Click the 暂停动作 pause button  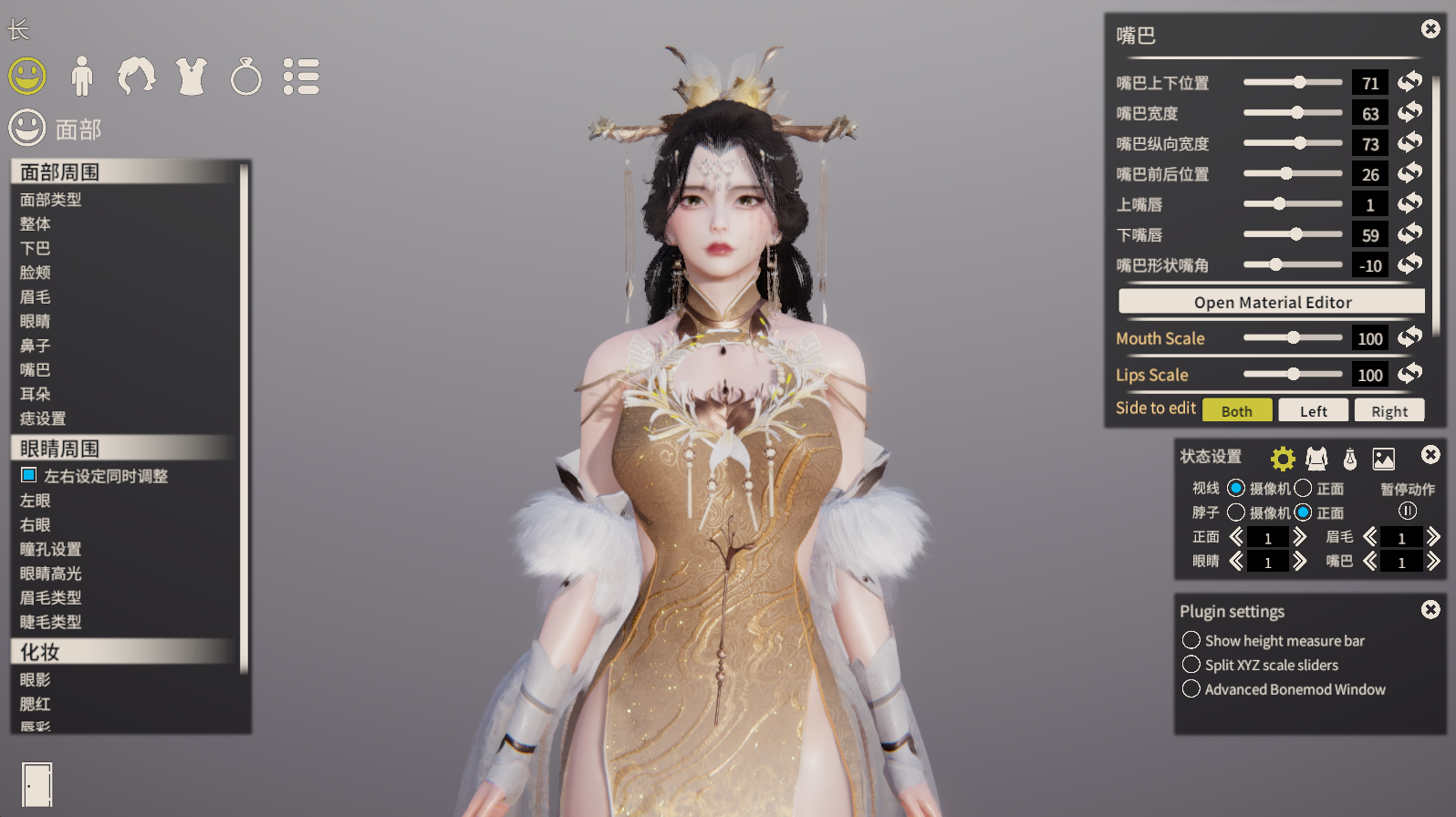point(1408,511)
